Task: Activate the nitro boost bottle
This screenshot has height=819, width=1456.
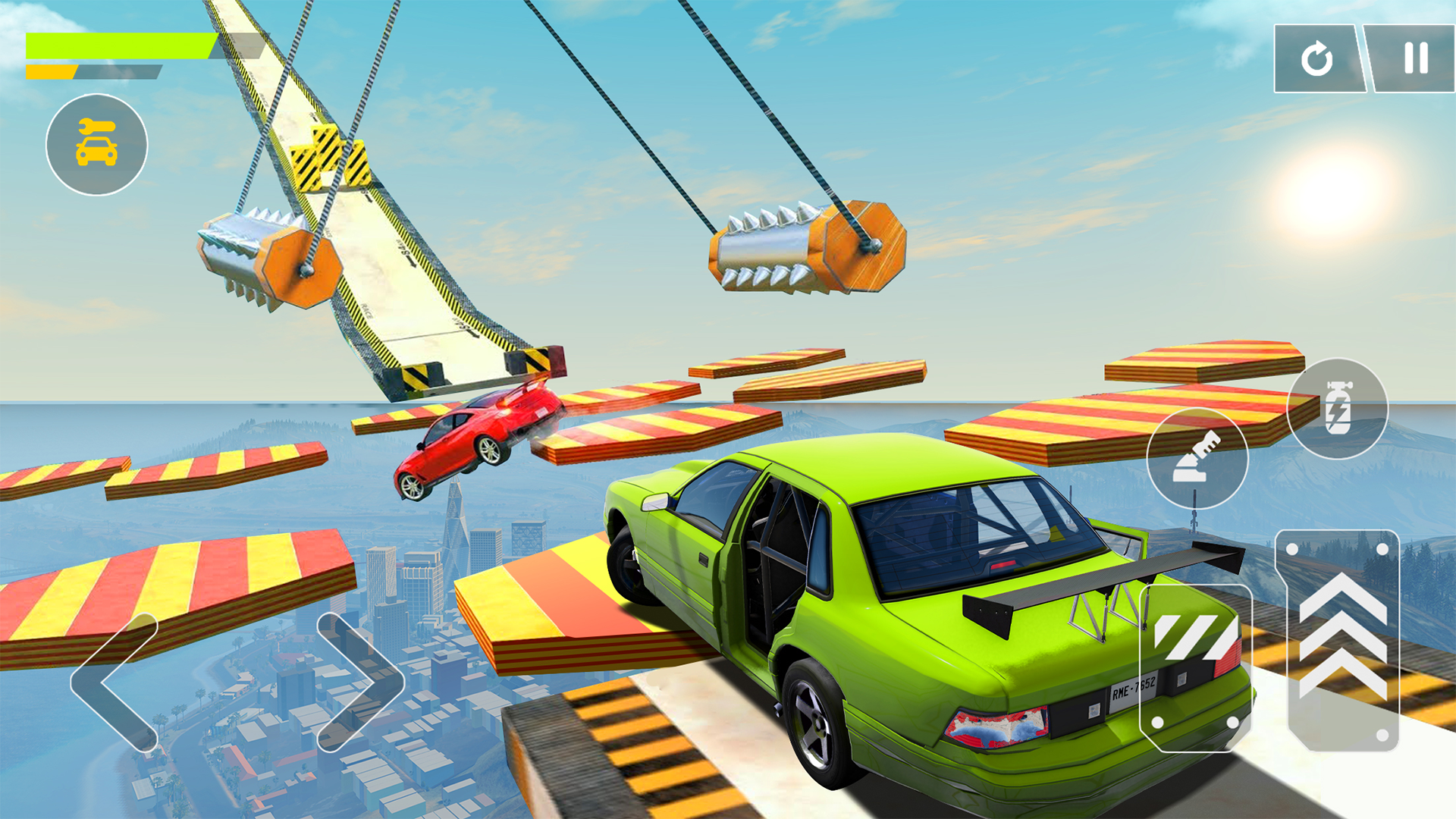Action: coord(1339,409)
